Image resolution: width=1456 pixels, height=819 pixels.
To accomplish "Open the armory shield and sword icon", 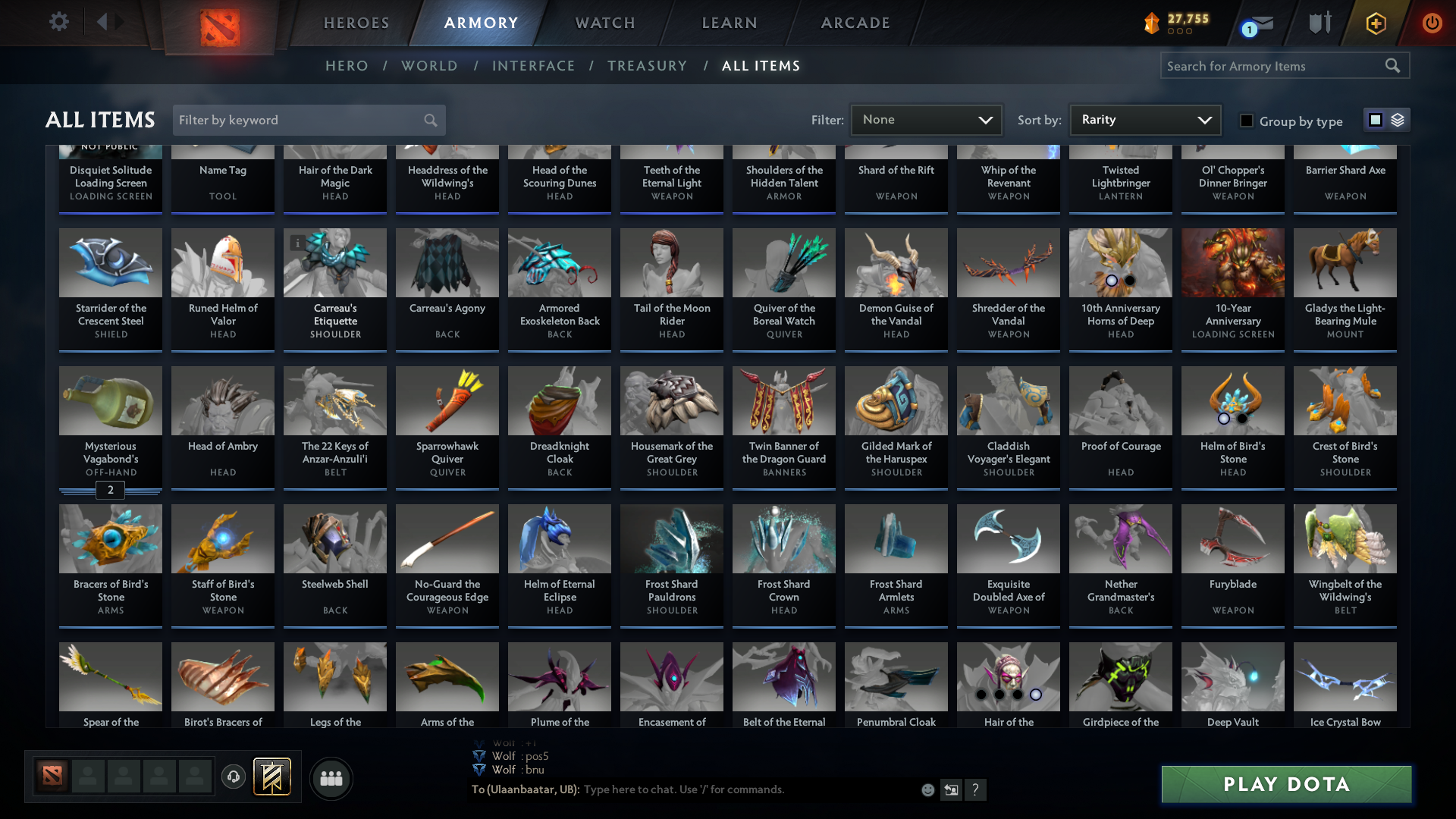I will coord(1319,22).
